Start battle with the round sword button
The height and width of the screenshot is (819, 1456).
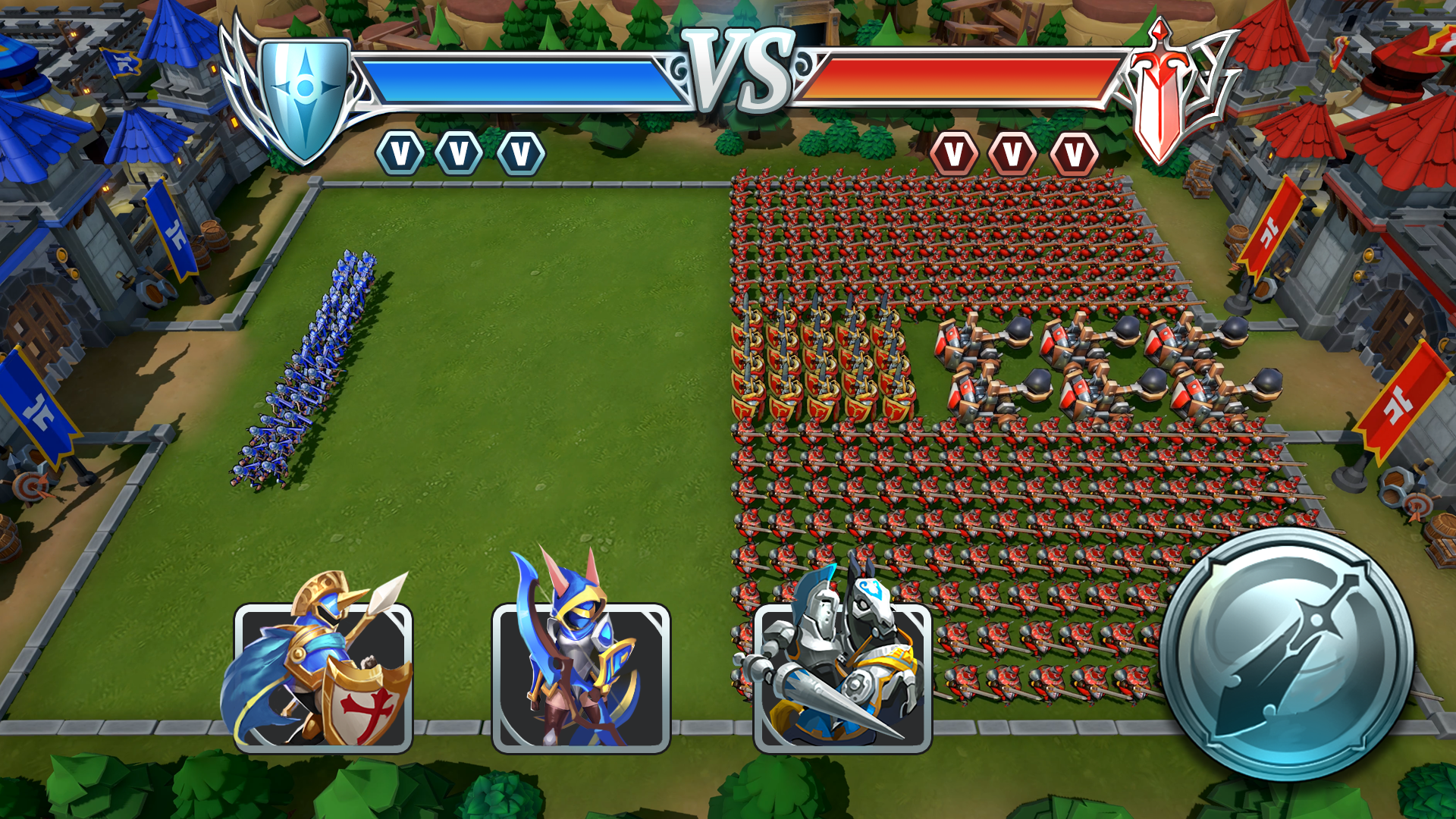[1286, 654]
